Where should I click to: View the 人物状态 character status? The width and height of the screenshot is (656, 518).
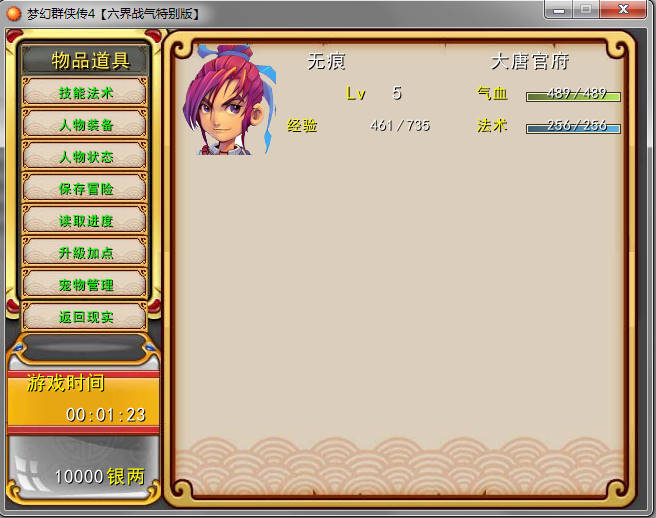click(85, 157)
